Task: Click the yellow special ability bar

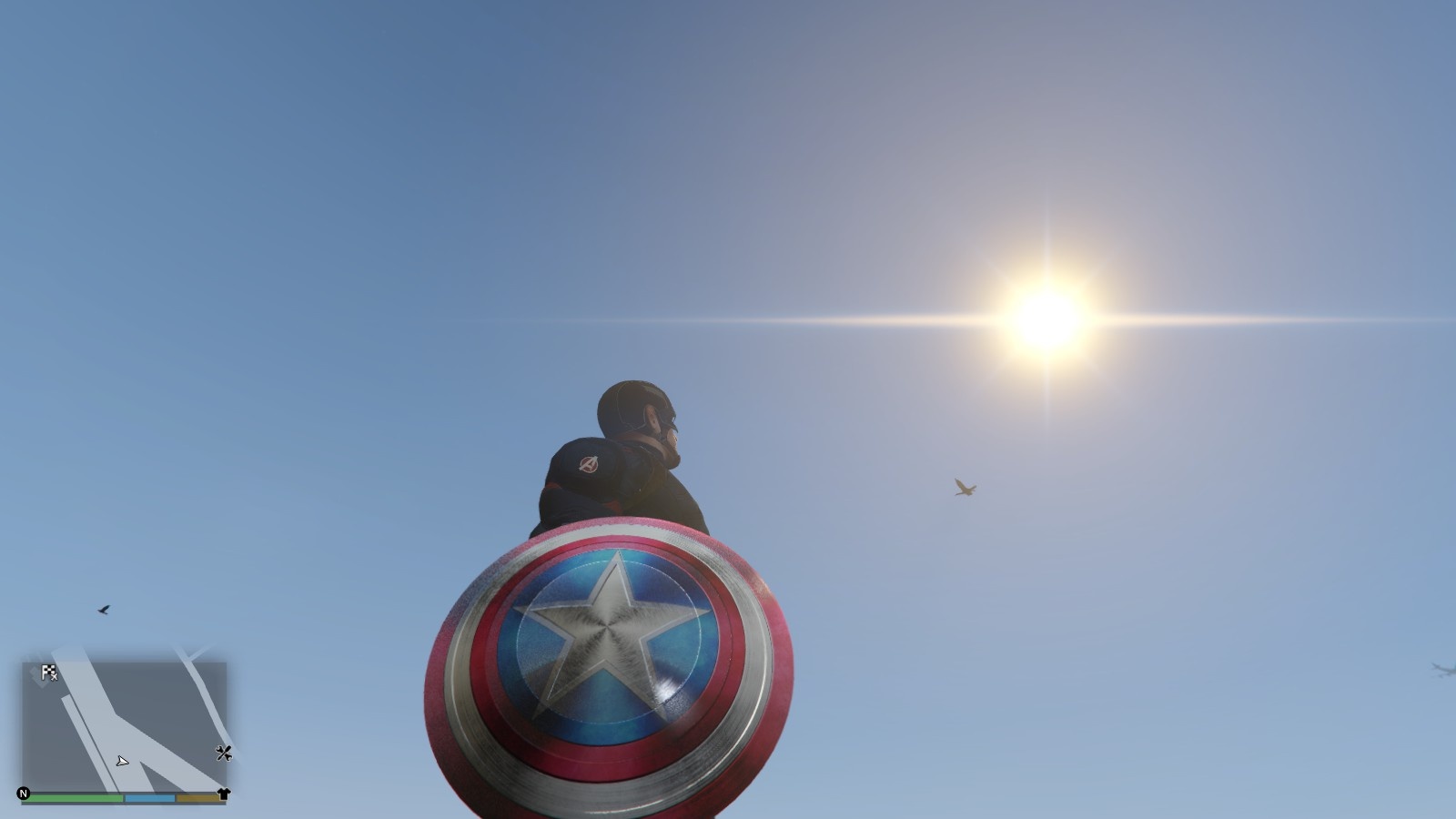Action: [x=196, y=795]
